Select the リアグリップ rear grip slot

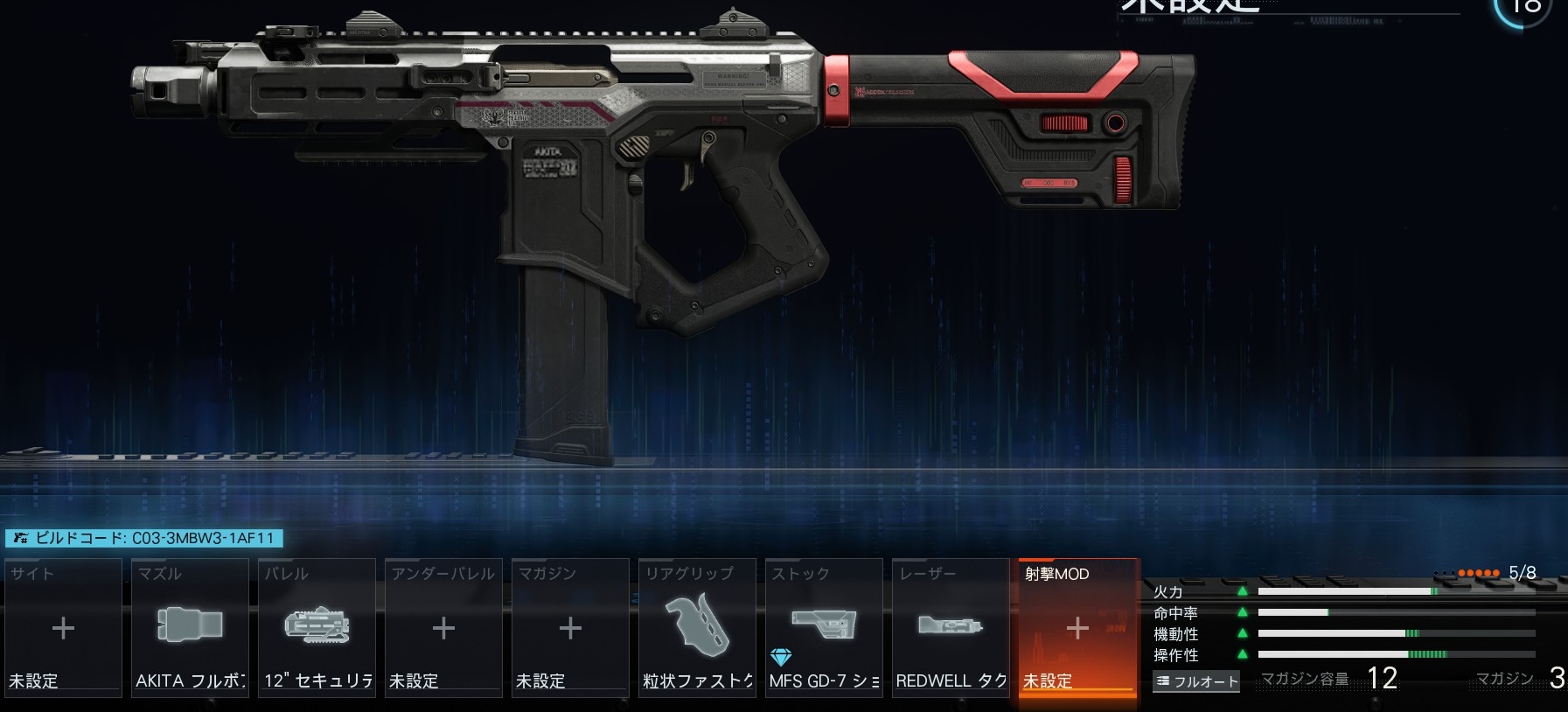point(697,628)
